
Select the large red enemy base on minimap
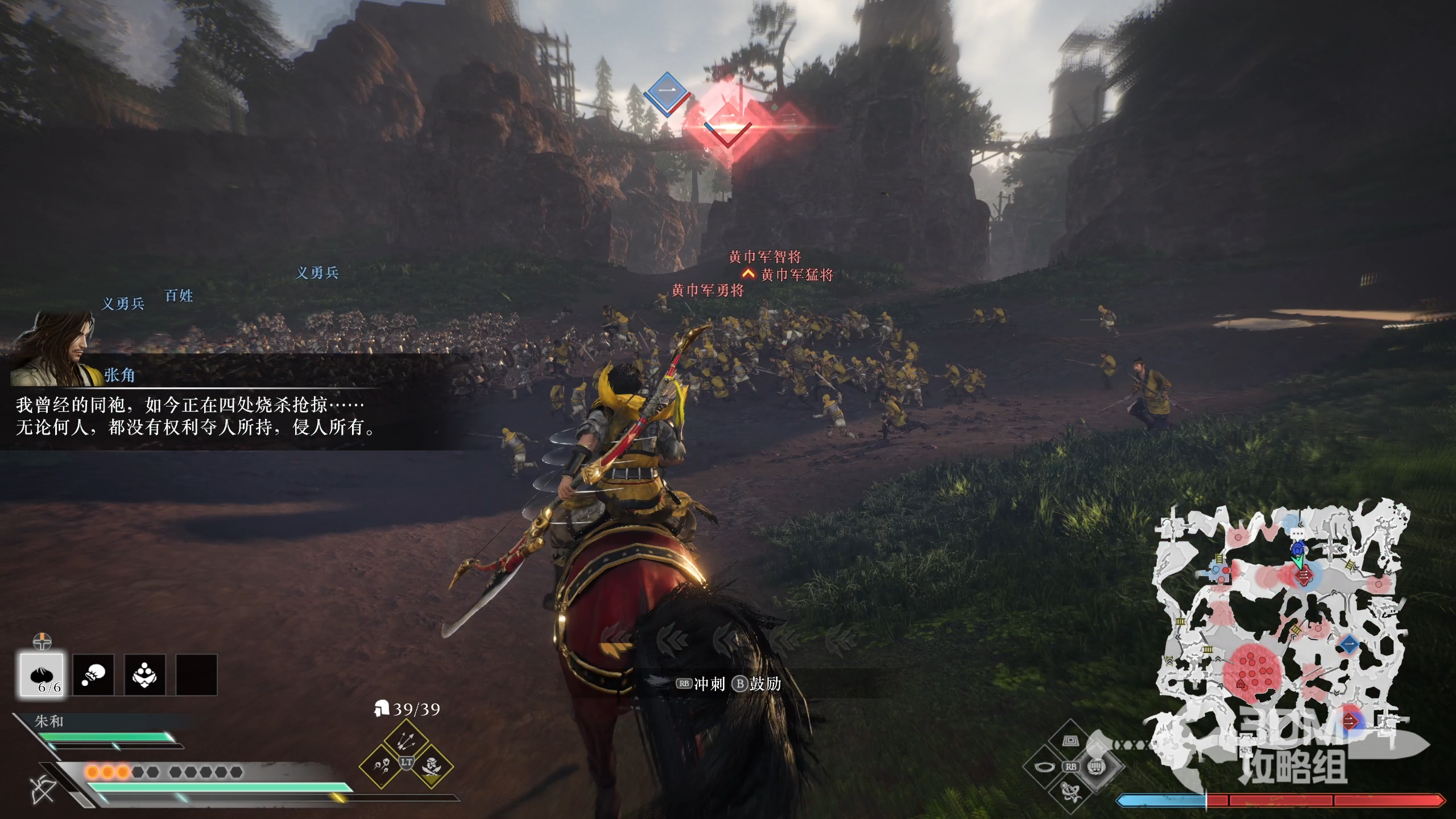point(1251,669)
